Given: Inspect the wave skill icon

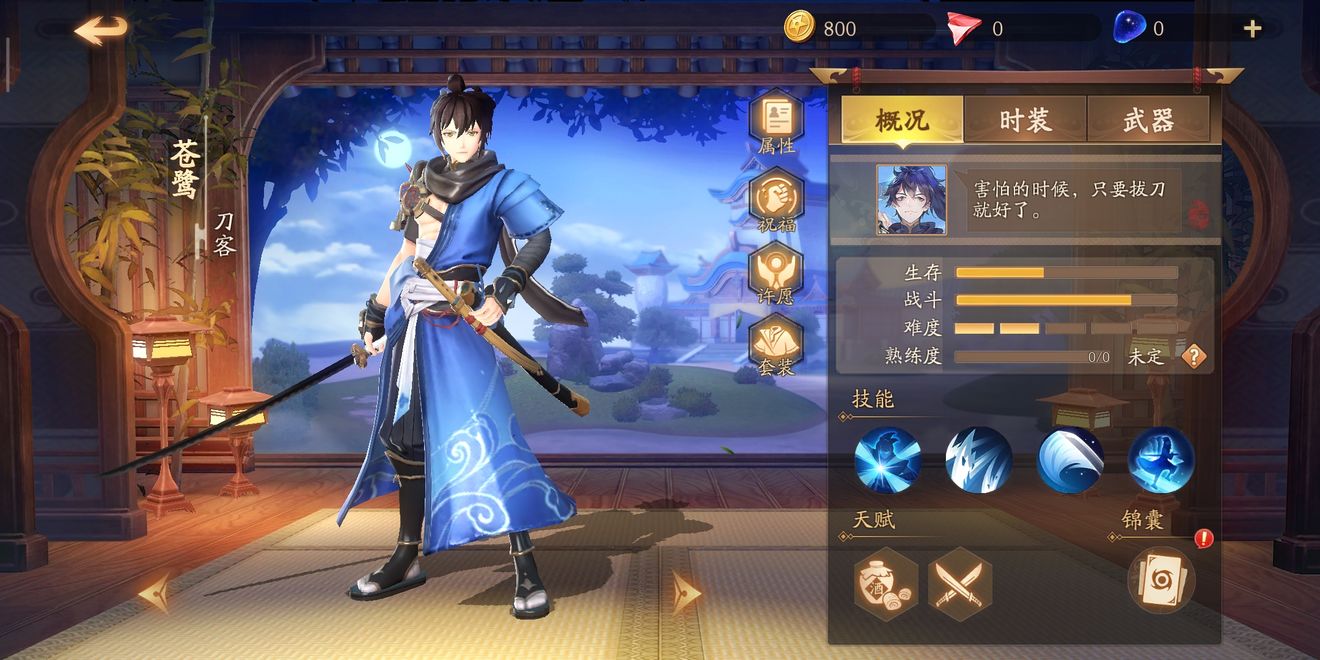Looking at the screenshot, I should pyautogui.click(x=1070, y=460).
